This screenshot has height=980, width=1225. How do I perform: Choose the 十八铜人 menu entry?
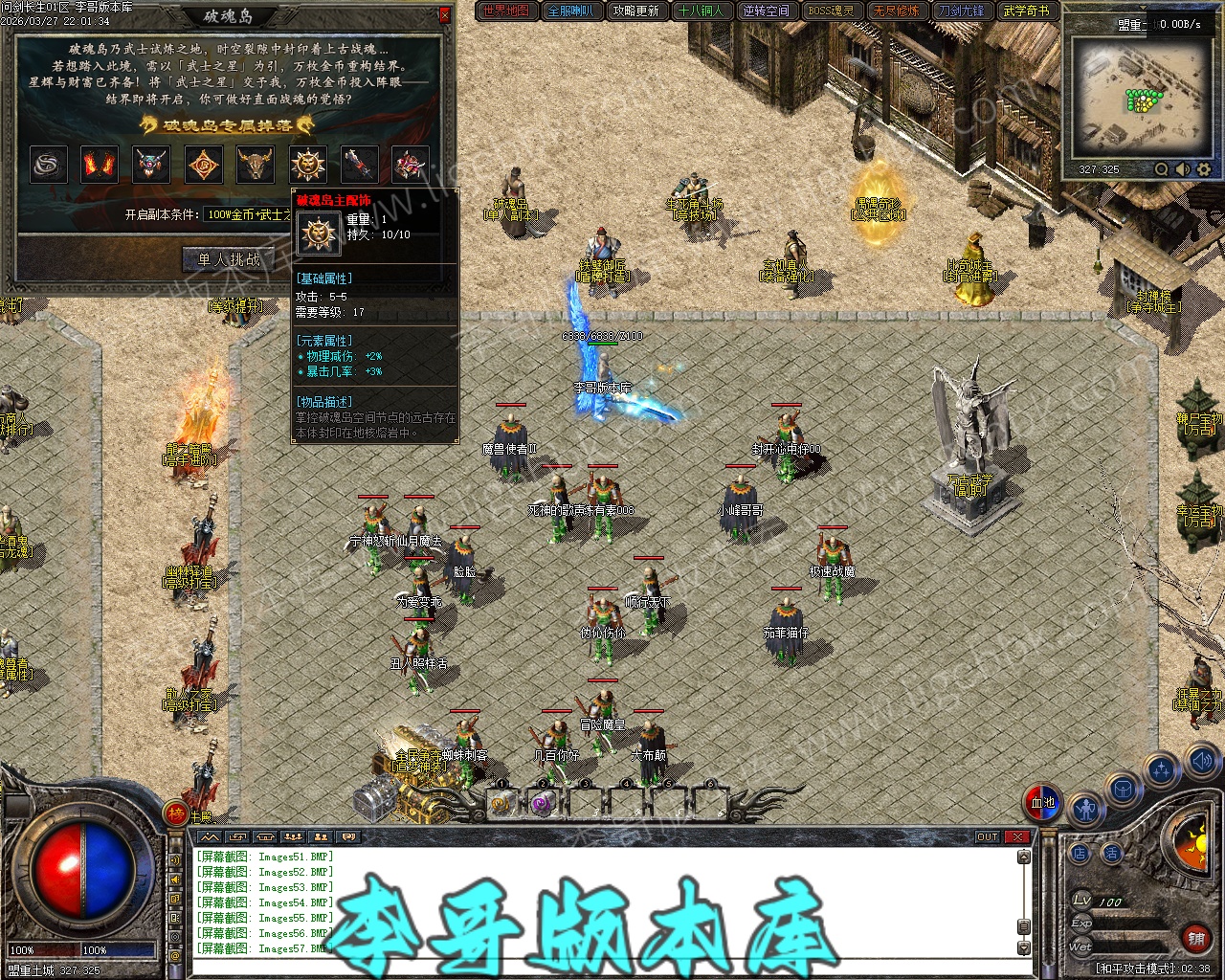click(702, 11)
